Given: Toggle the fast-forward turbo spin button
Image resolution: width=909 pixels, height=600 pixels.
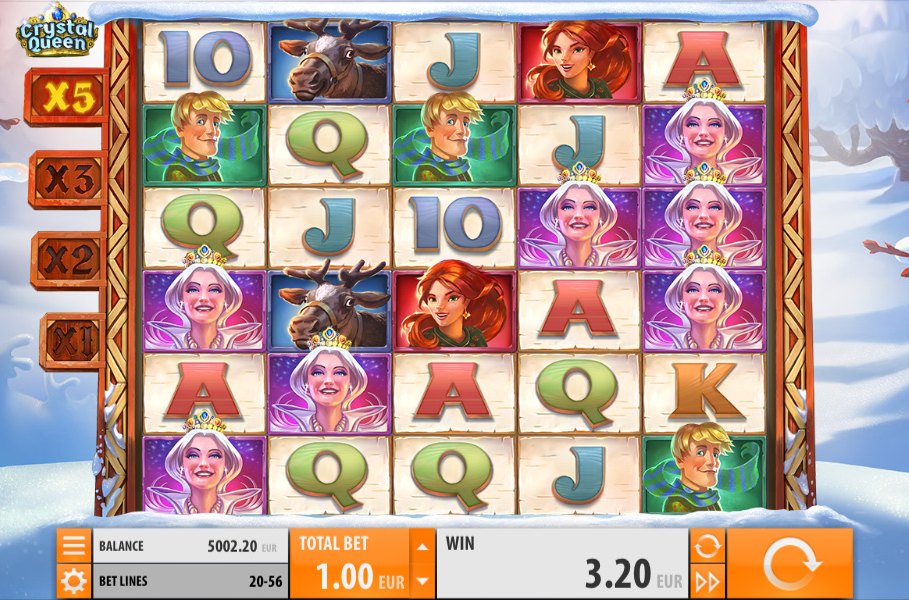Looking at the screenshot, I should [x=707, y=580].
